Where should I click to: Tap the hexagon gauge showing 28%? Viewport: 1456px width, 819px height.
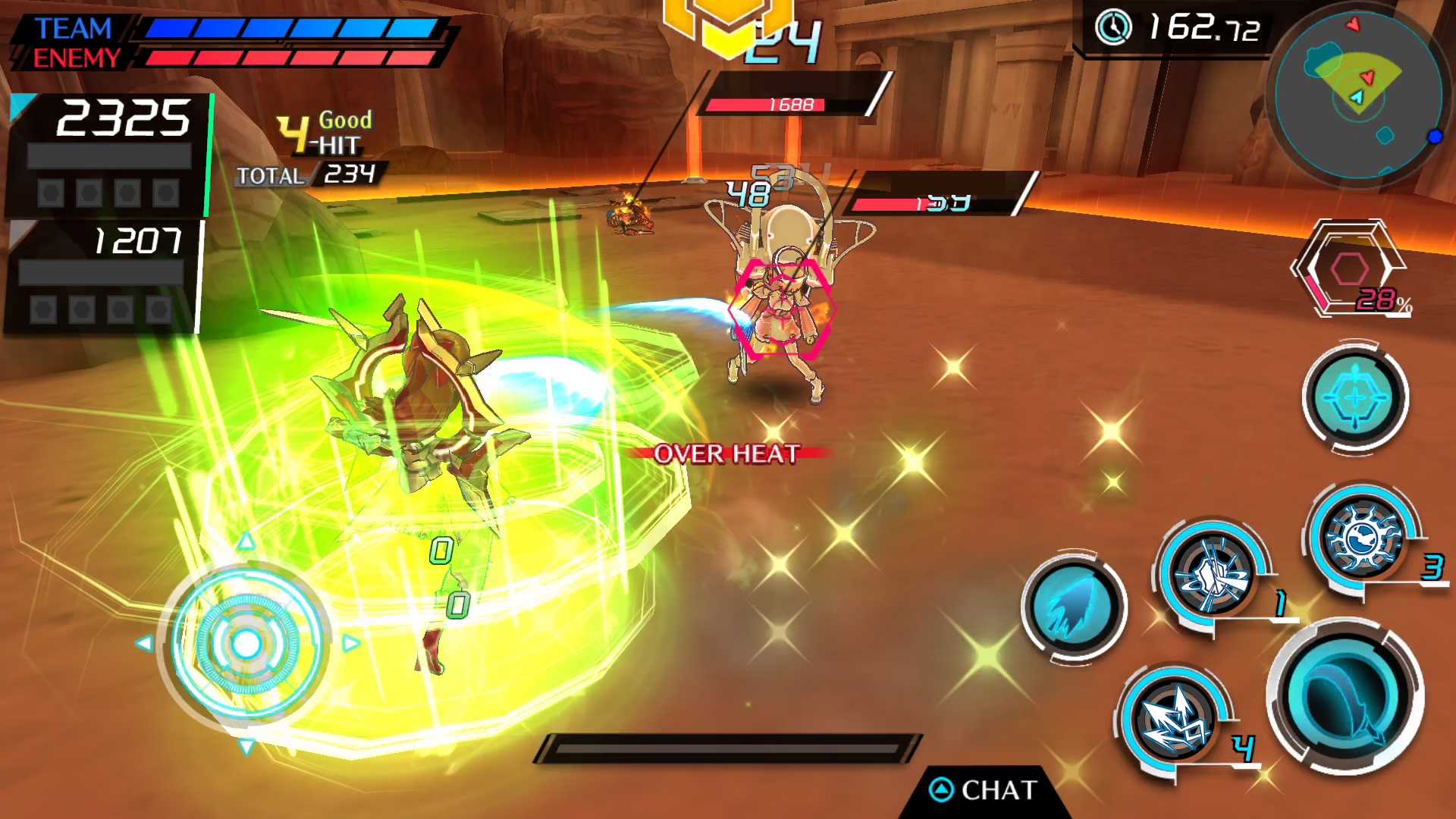pos(1351,269)
